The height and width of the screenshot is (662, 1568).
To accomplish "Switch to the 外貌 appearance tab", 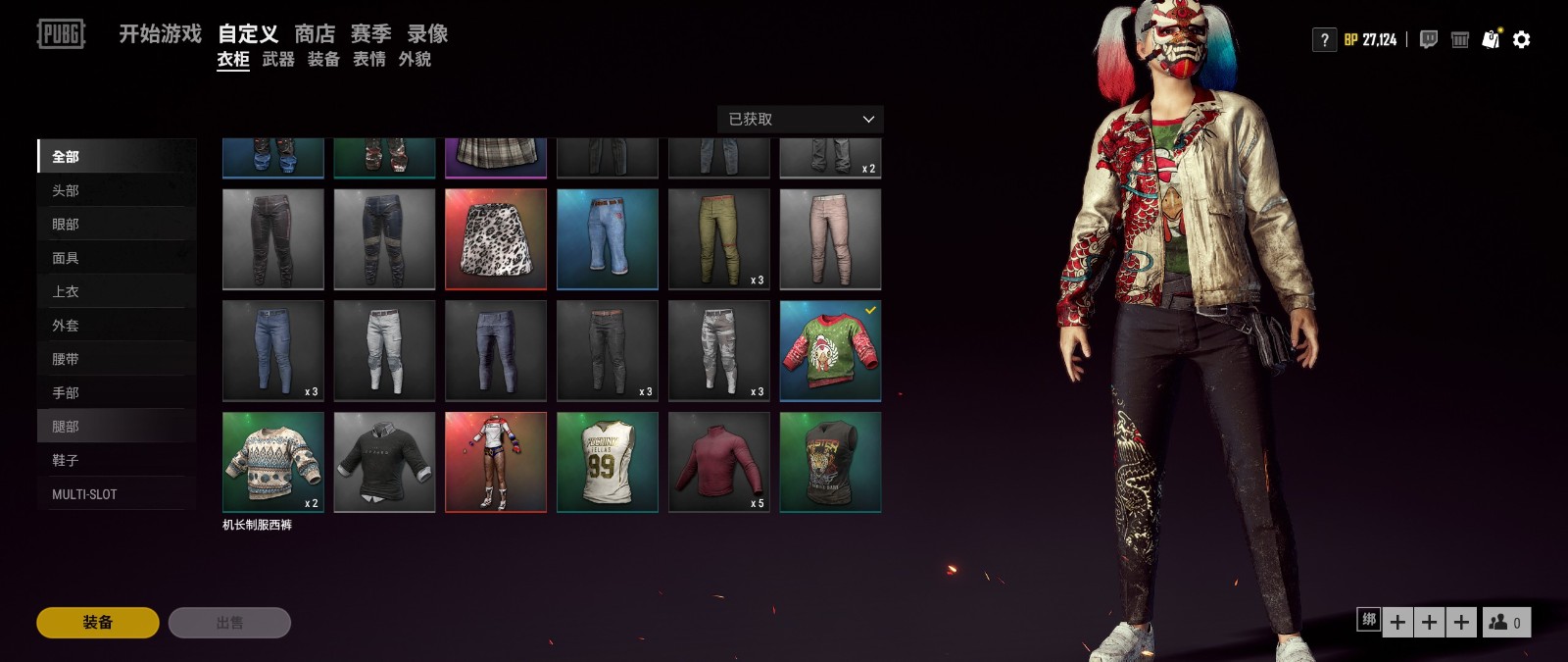I will (415, 60).
